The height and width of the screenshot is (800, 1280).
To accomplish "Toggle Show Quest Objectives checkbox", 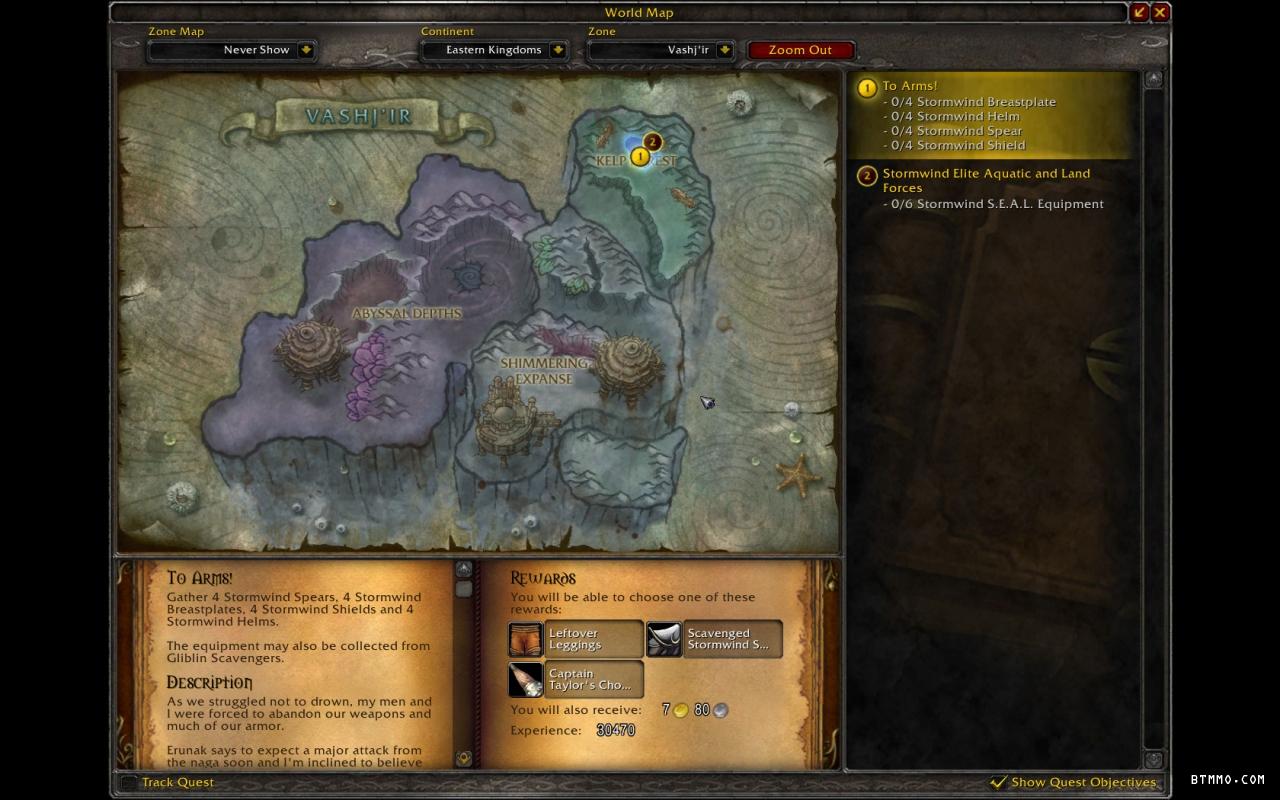I will pos(998,782).
